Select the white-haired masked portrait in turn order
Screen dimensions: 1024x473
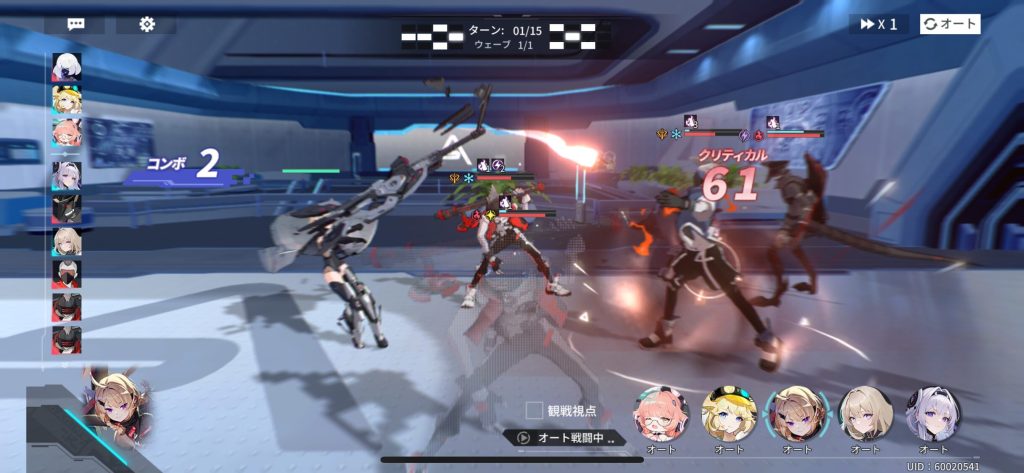(67, 69)
